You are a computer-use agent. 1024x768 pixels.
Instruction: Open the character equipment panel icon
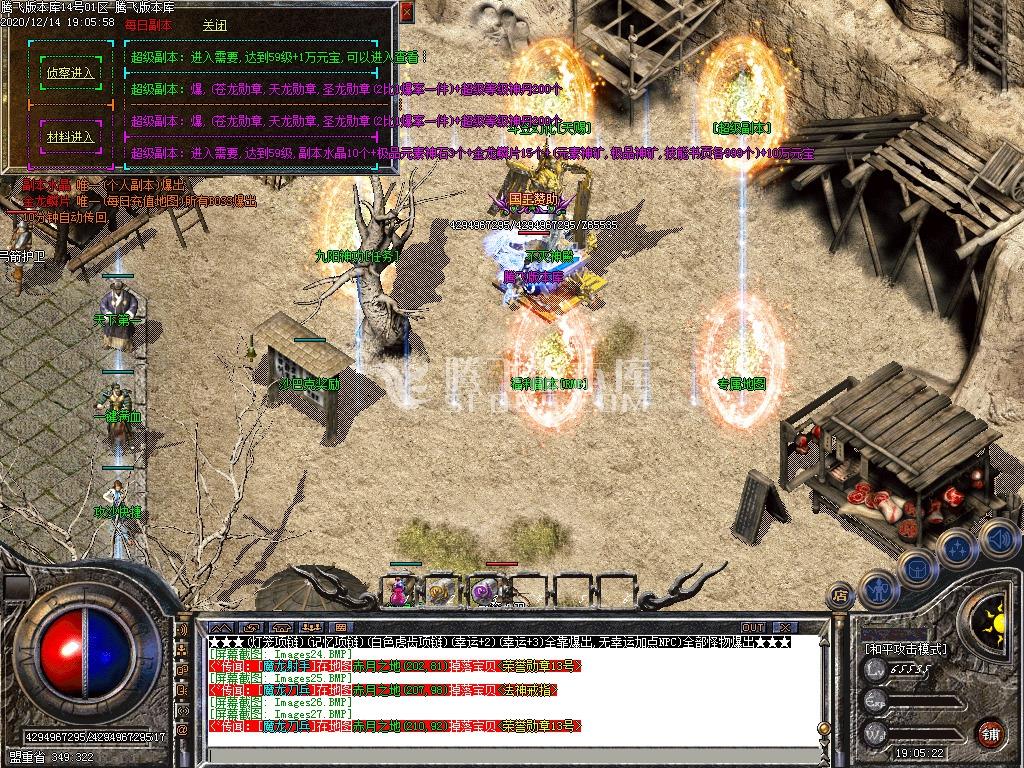coord(877,589)
